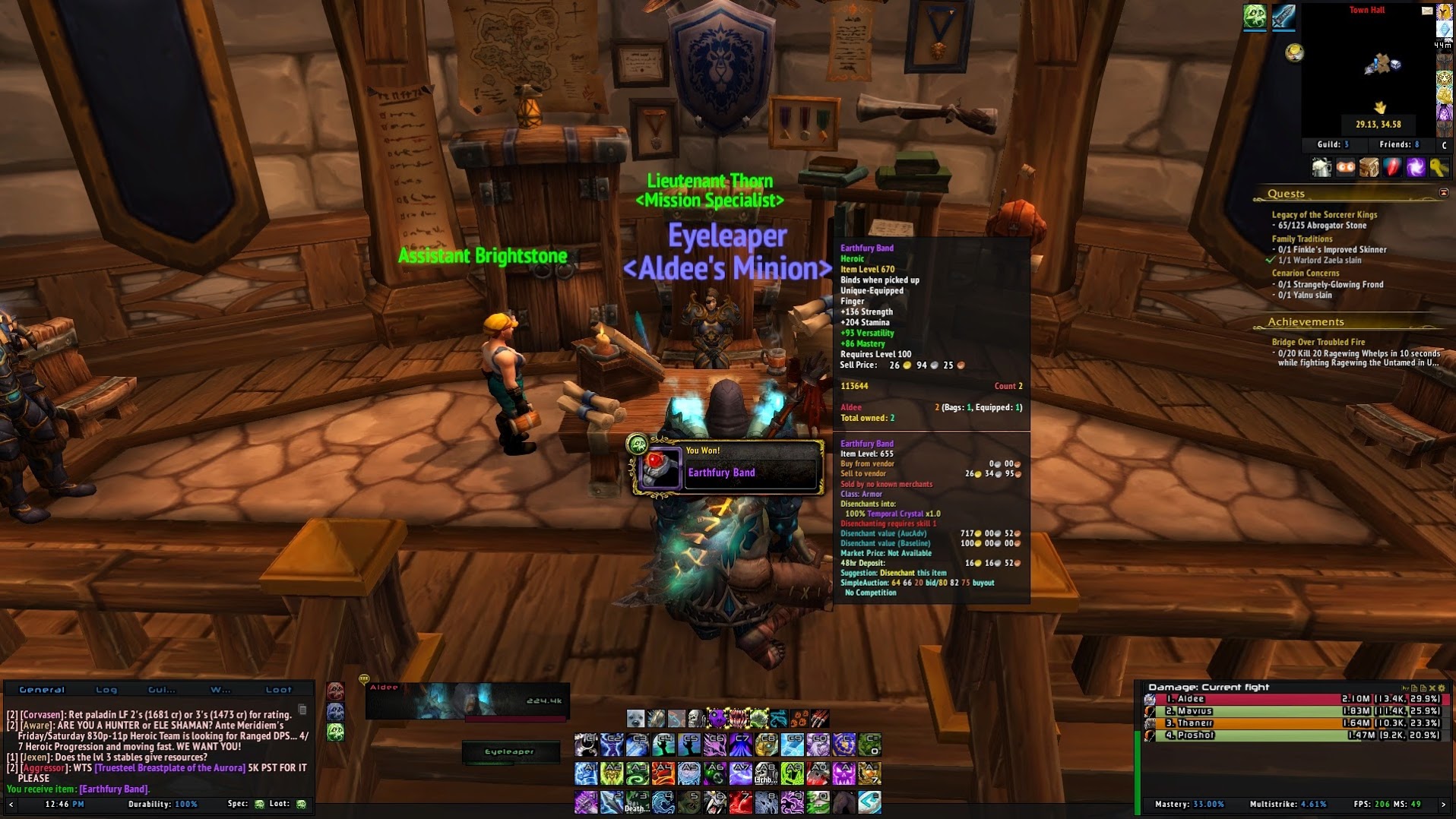Collapse the Quests tracker panel
1456x819 pixels.
[1443, 193]
